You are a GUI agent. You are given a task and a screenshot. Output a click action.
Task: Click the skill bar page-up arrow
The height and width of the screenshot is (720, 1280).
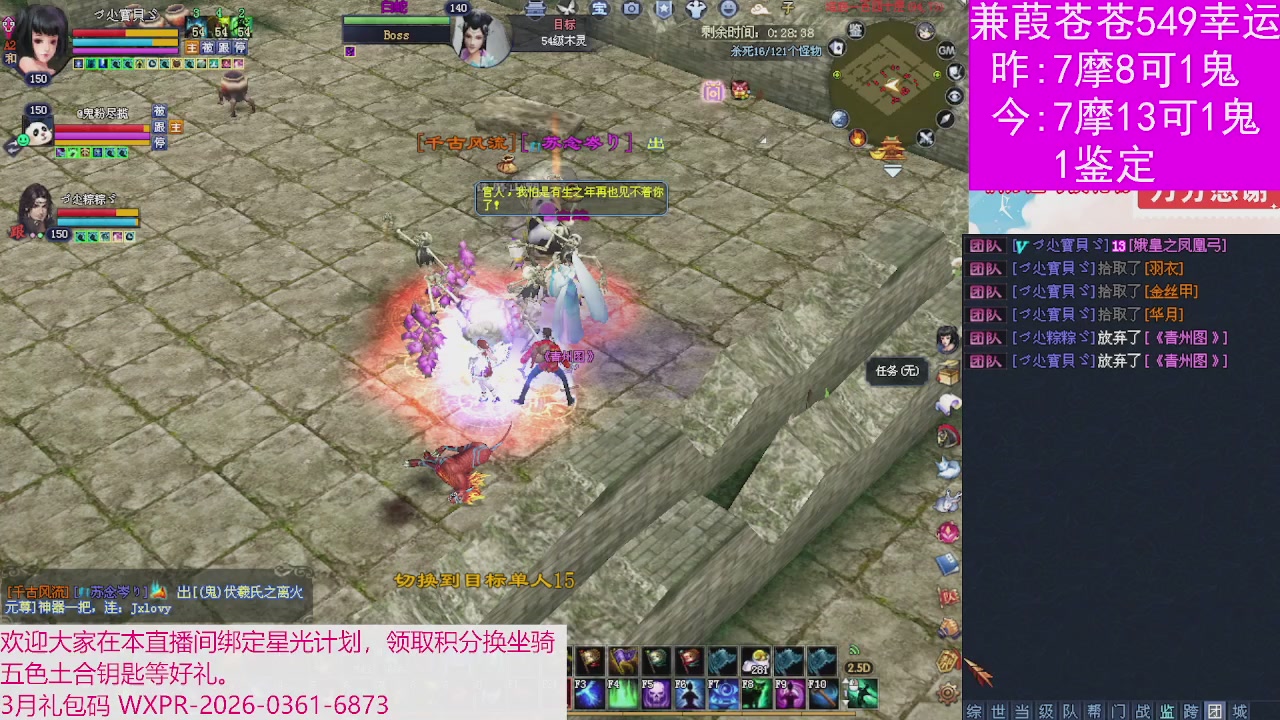point(847,680)
